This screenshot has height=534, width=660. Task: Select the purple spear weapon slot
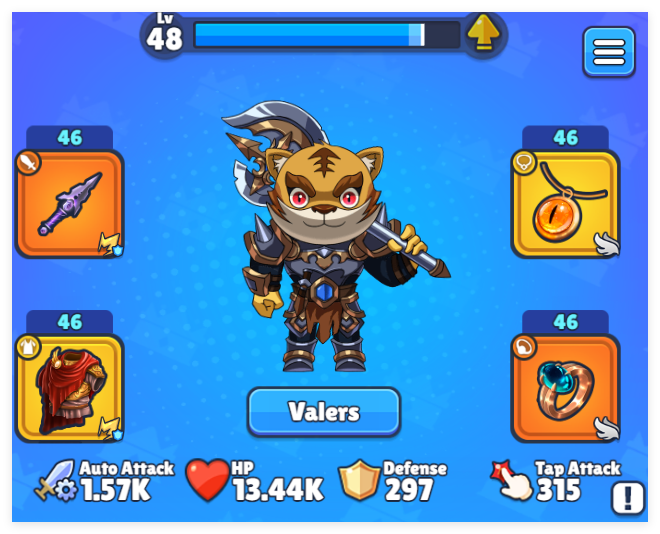pos(70,203)
